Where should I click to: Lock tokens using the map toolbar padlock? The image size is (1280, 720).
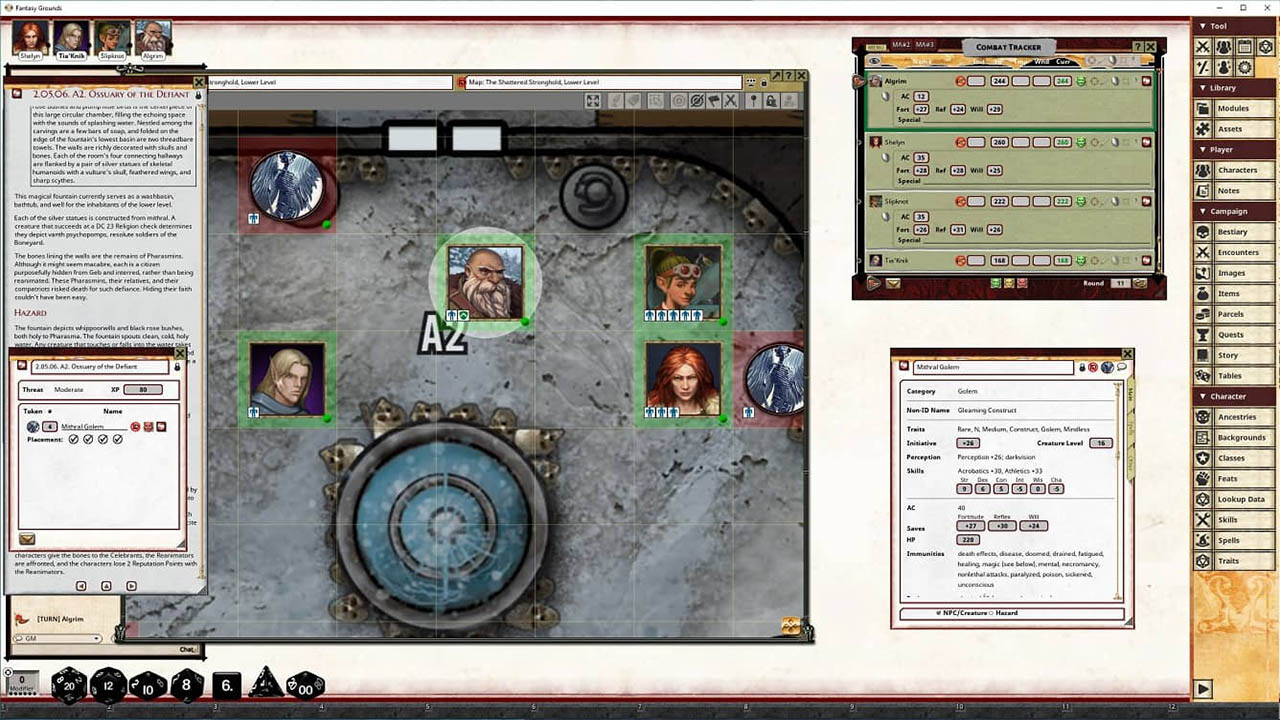coord(771,100)
